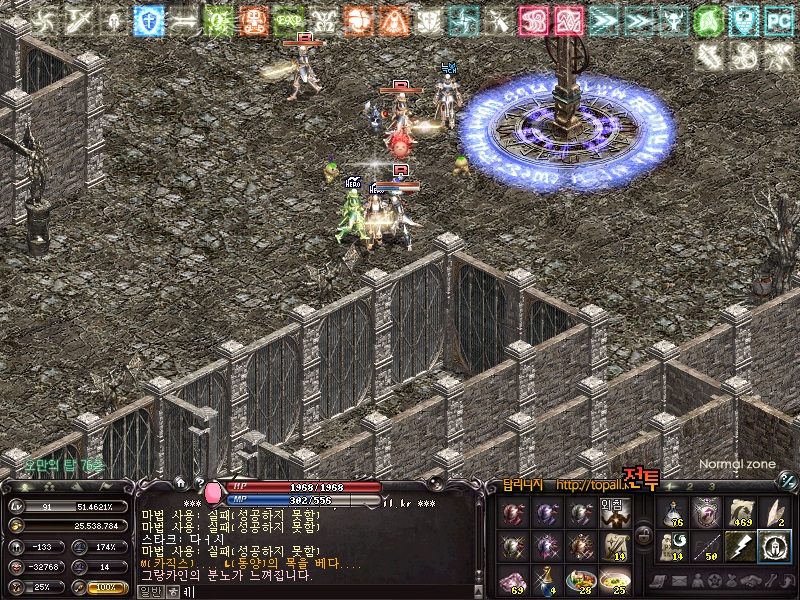Select the arrow stack showing 50
Screen dimensions: 800x600
tap(707, 546)
